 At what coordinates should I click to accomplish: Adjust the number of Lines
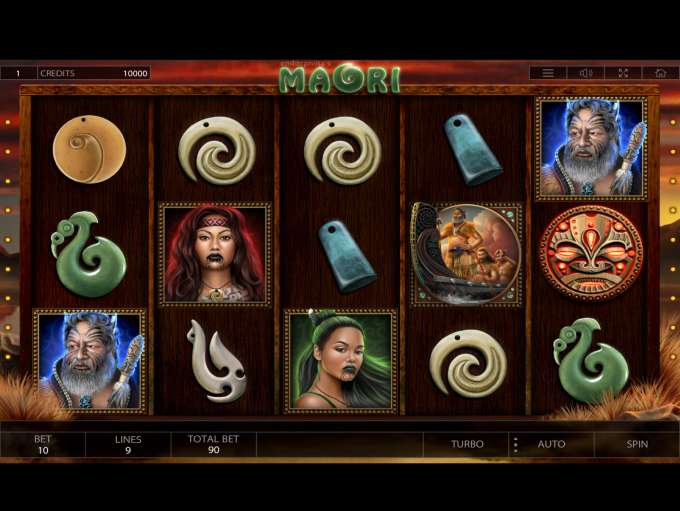[128, 445]
